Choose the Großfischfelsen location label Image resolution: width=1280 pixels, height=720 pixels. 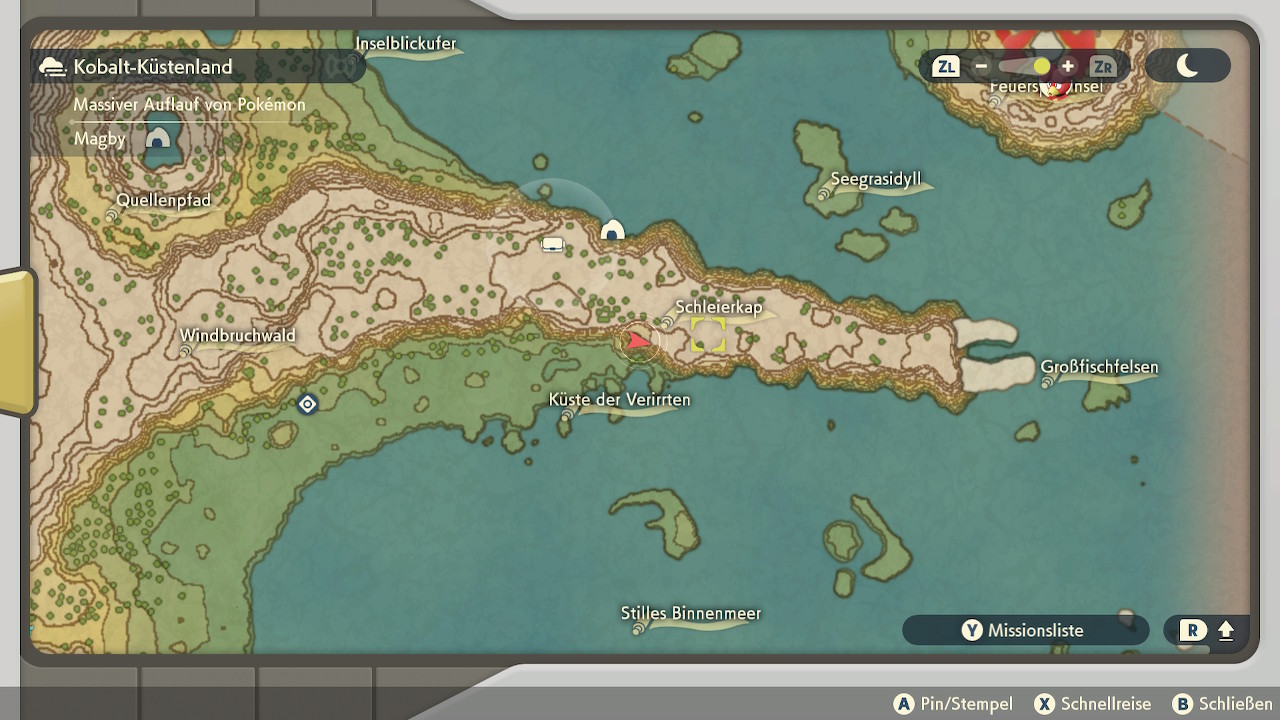coord(1099,367)
